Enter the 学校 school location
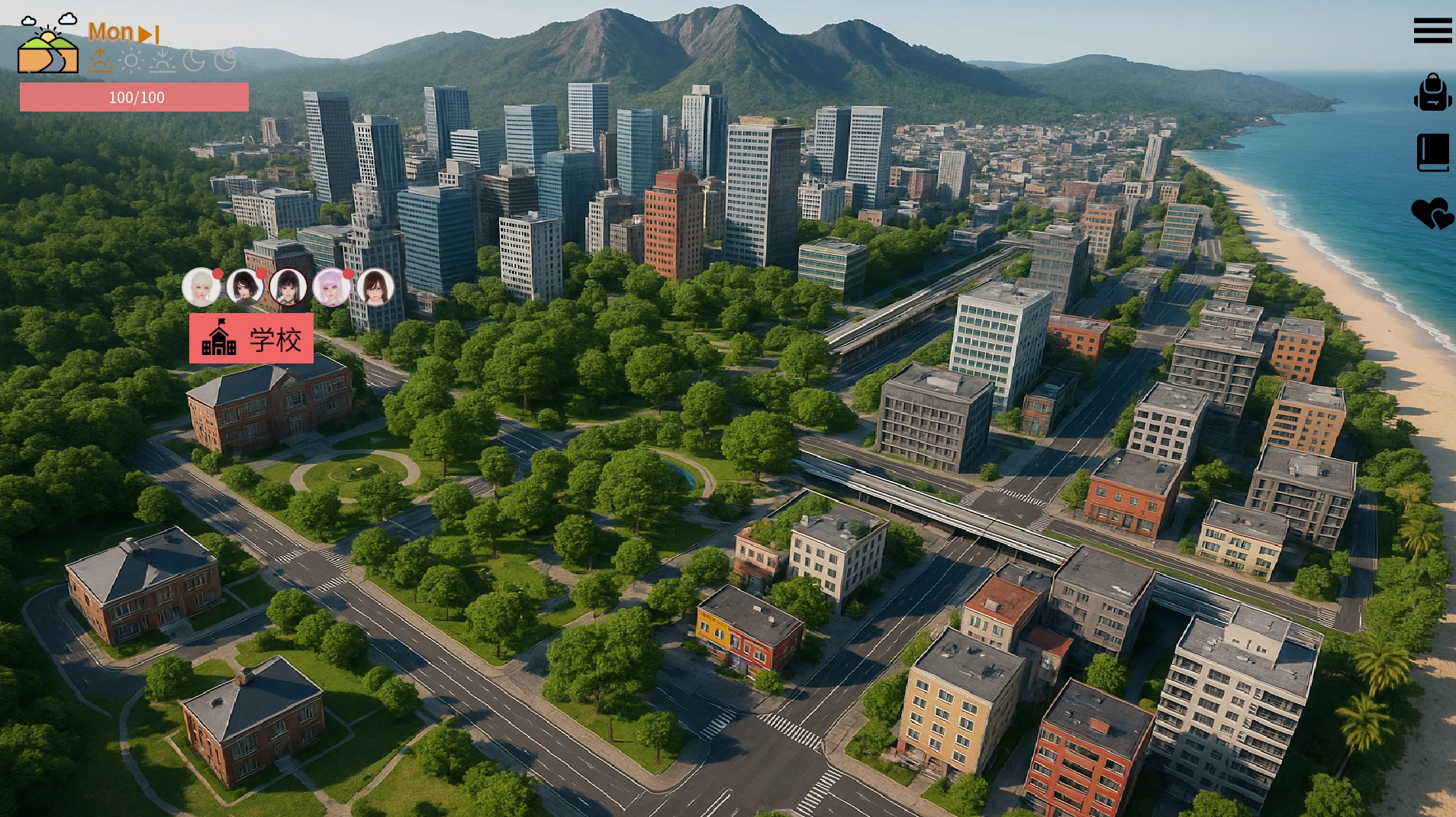Screen dimensions: 1456x817 coord(251,338)
